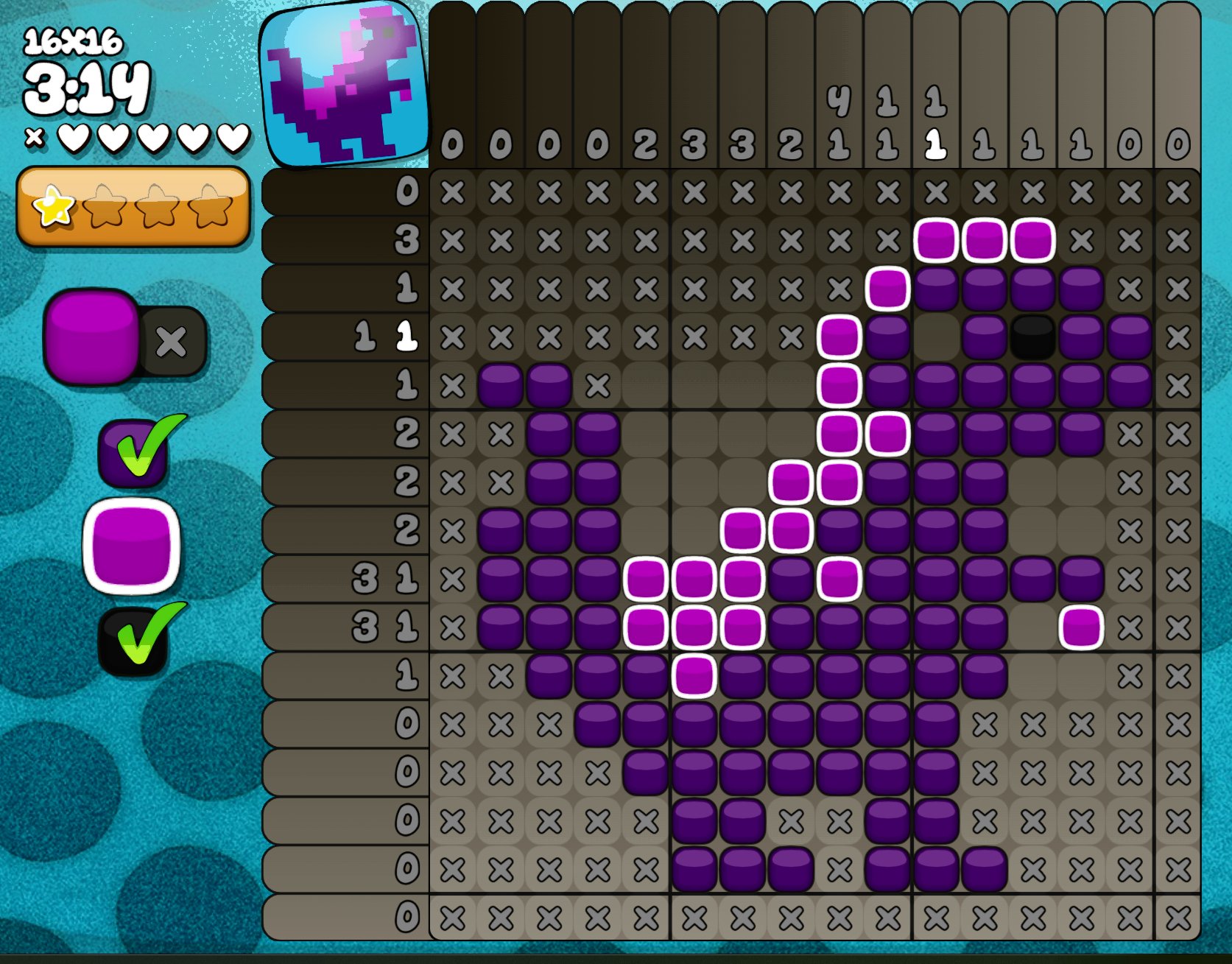Open the purple dinosaur preview thumbnail
The width and height of the screenshot is (1232, 964).
tap(343, 85)
